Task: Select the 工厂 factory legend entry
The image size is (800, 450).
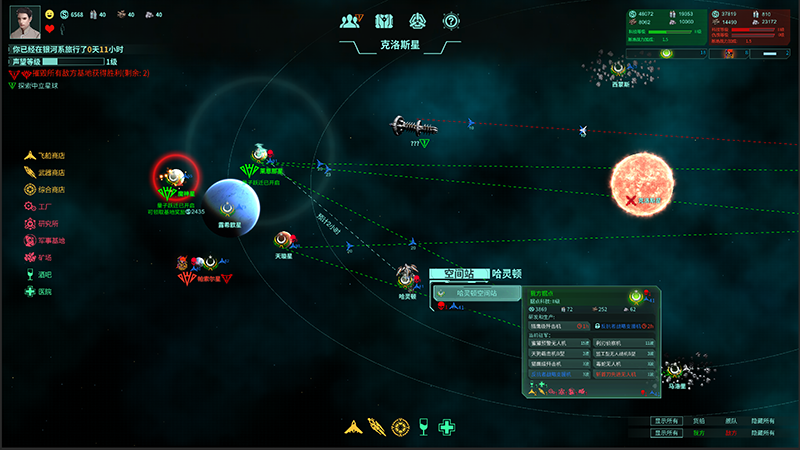Action: (x=44, y=206)
